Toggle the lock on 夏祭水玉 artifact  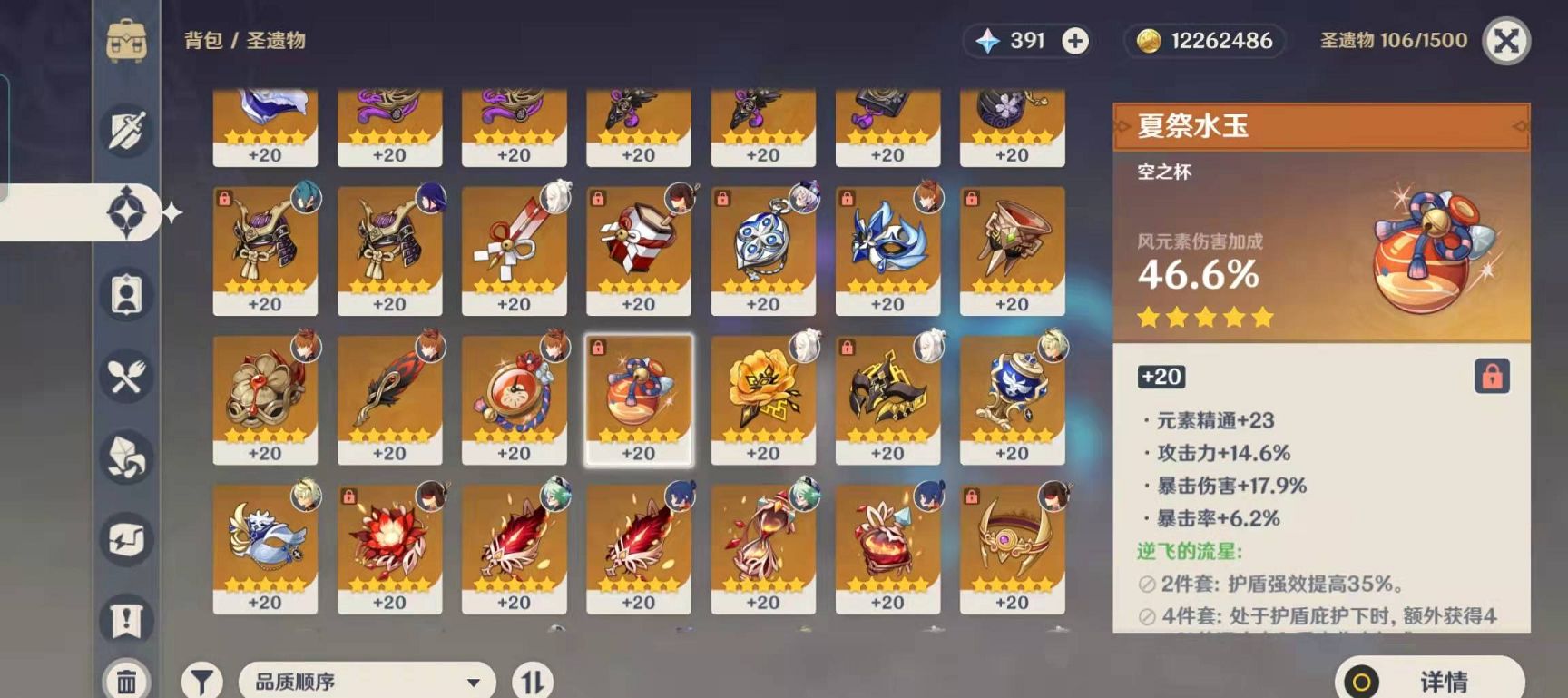[1492, 376]
